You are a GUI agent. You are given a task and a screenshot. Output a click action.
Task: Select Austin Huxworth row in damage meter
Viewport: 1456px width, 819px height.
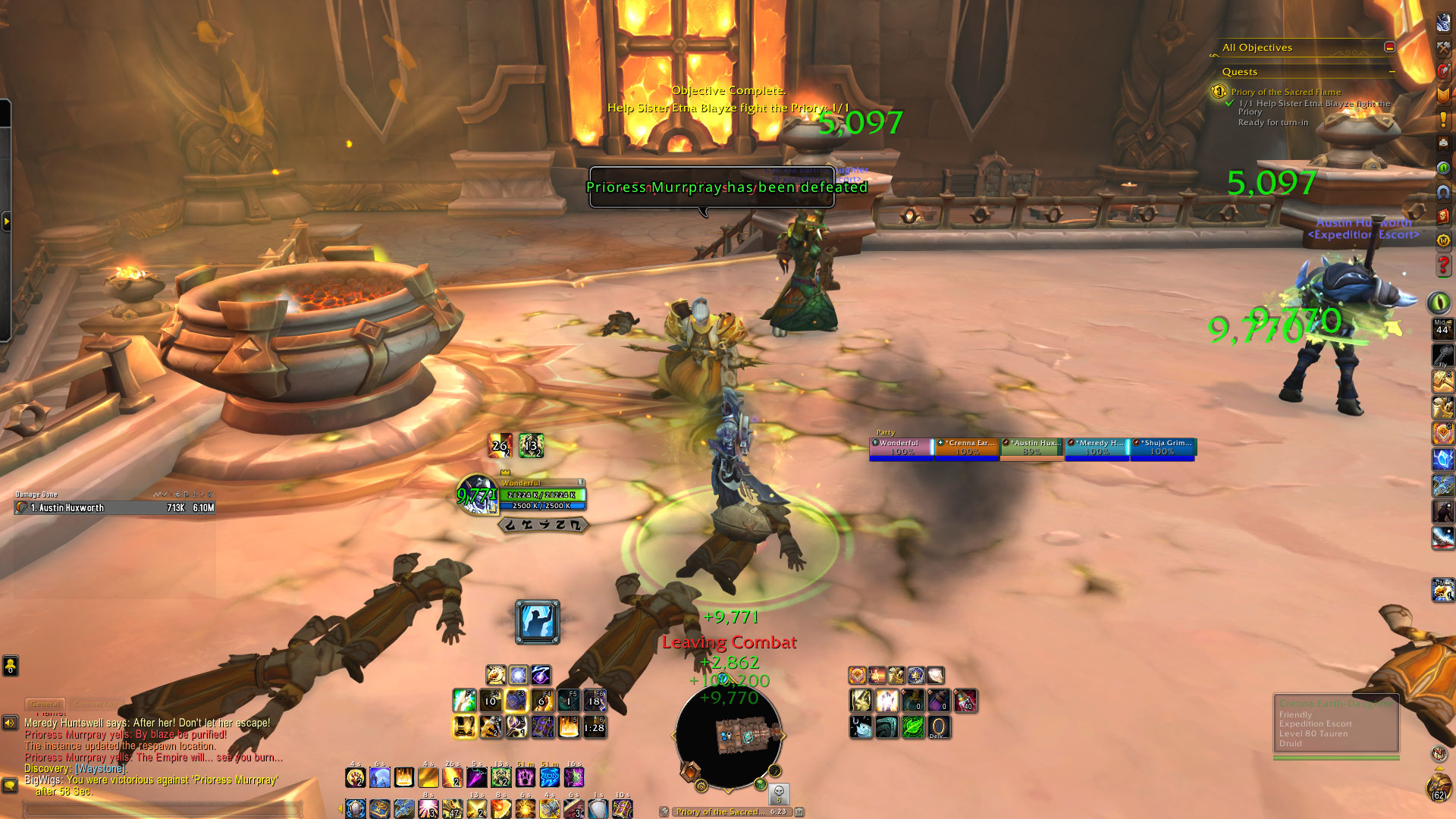pos(114,508)
